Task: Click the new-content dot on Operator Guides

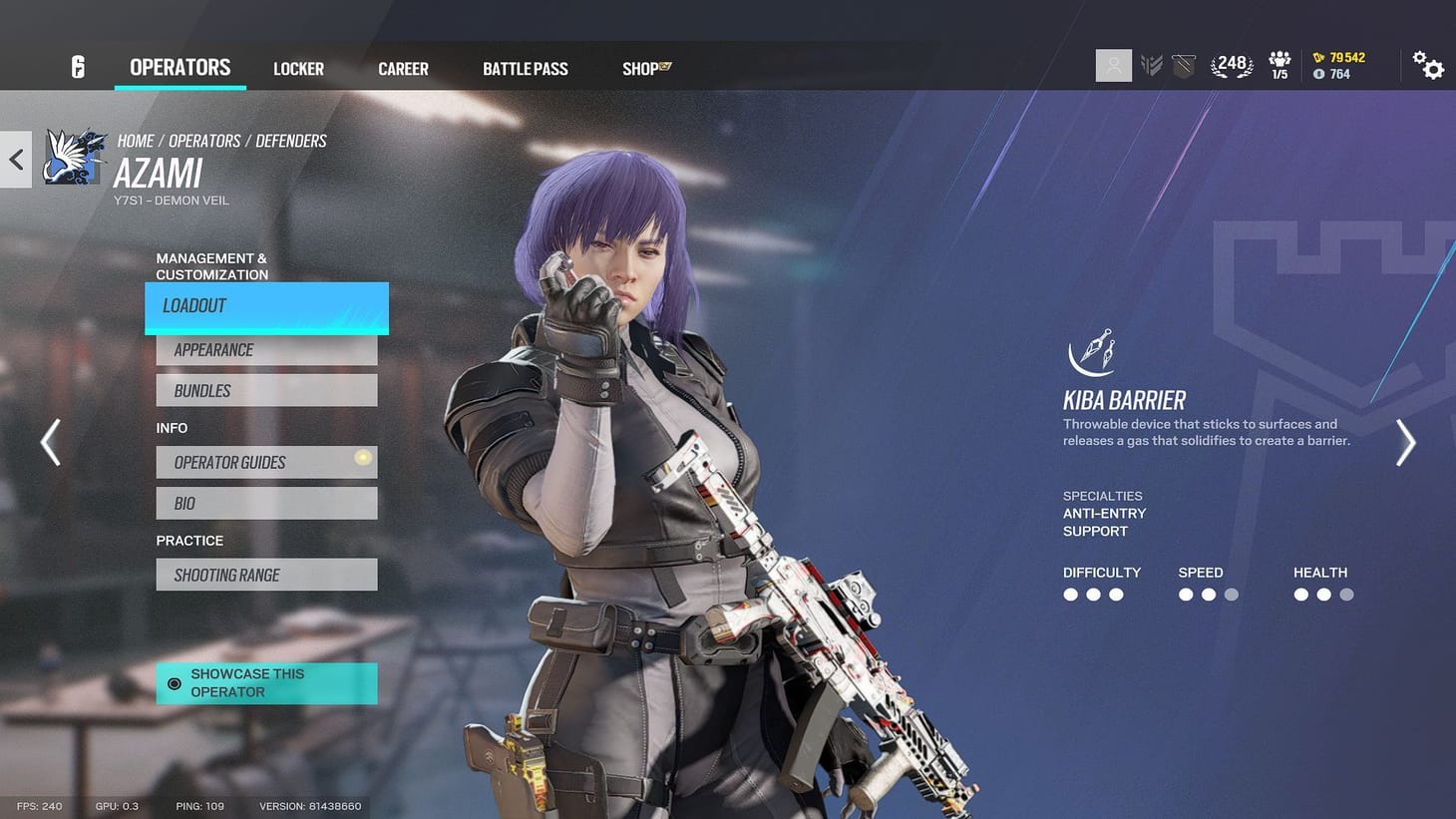Action: [363, 457]
